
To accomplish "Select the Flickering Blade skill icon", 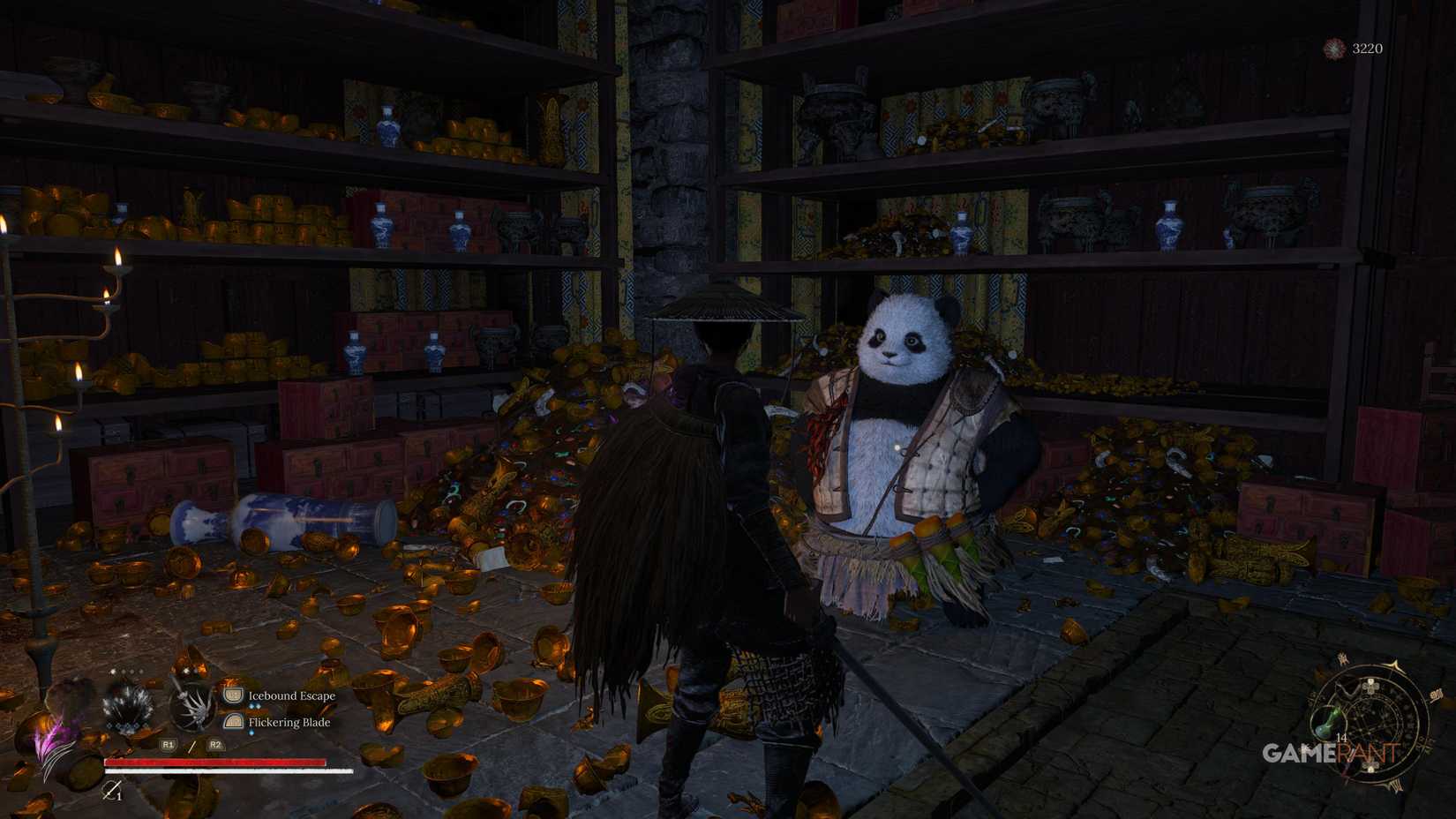I will pyautogui.click(x=232, y=721).
